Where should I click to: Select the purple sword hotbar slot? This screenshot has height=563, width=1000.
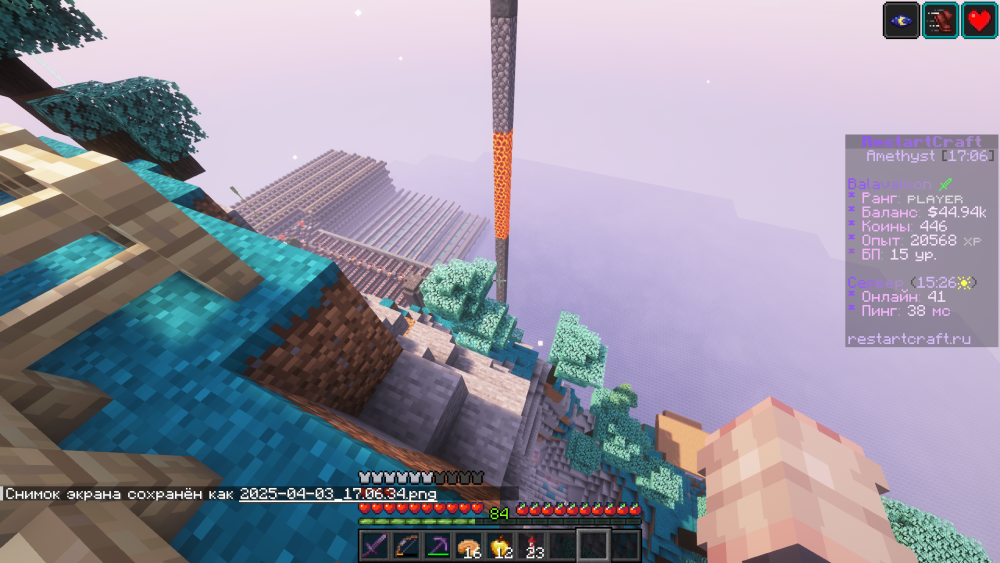coord(374,546)
